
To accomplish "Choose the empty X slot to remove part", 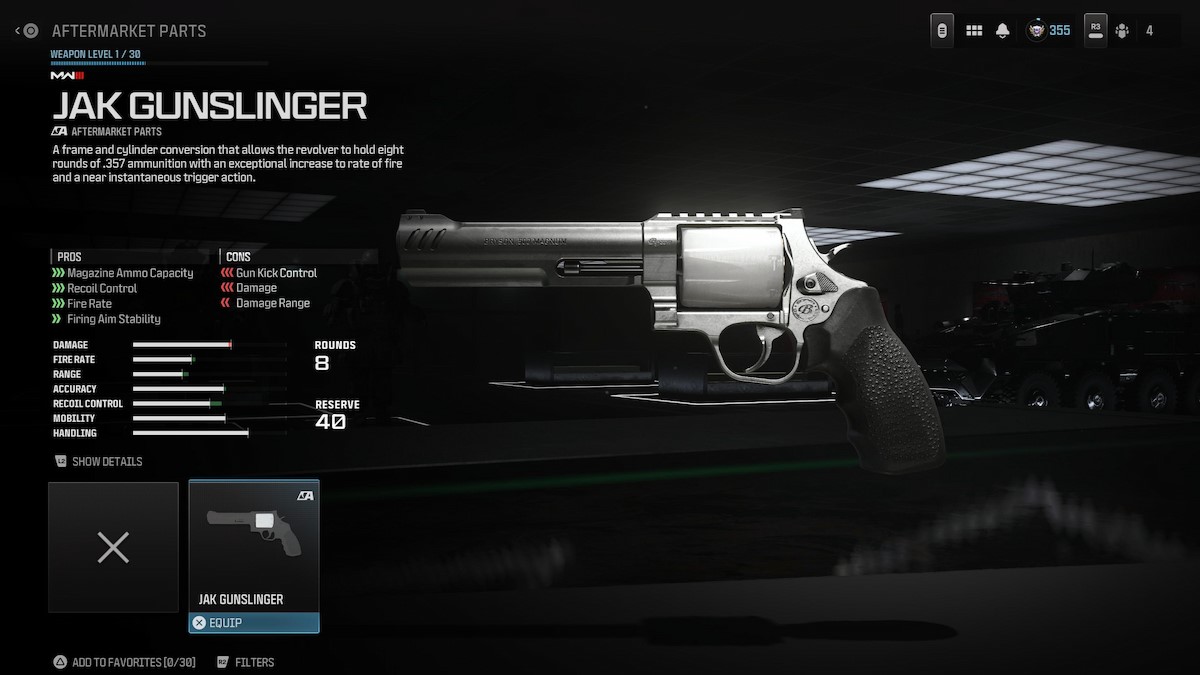I will [x=113, y=547].
